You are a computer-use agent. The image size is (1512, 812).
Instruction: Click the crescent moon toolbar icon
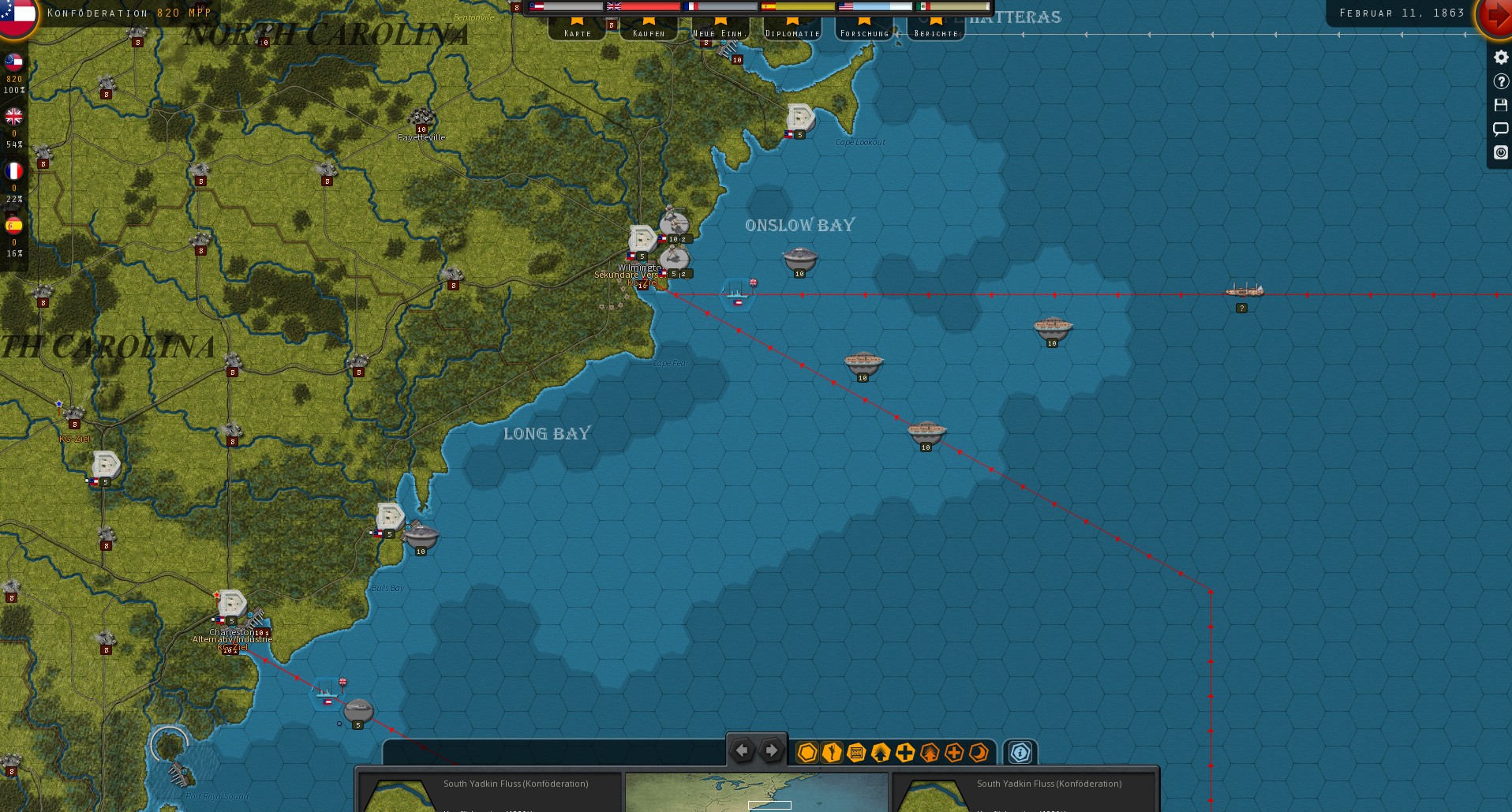[x=979, y=753]
